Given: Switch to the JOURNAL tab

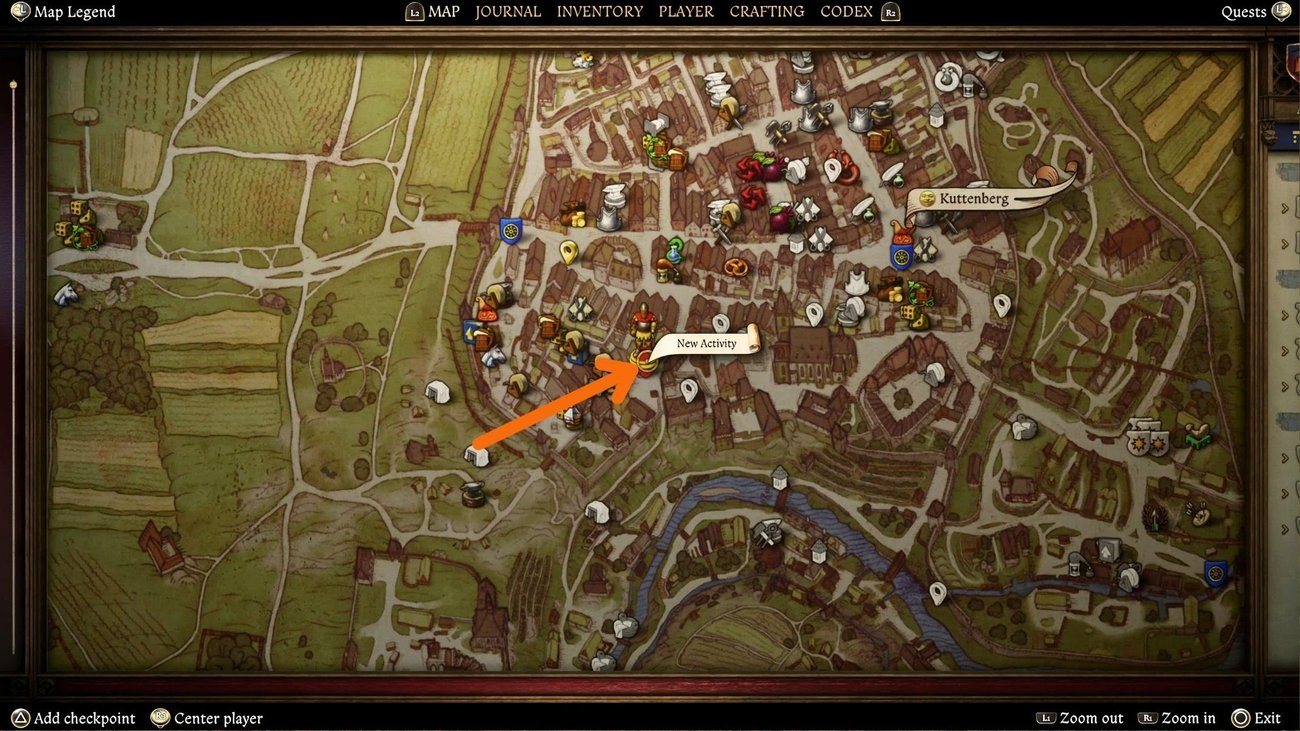Looking at the screenshot, I should 508,11.
